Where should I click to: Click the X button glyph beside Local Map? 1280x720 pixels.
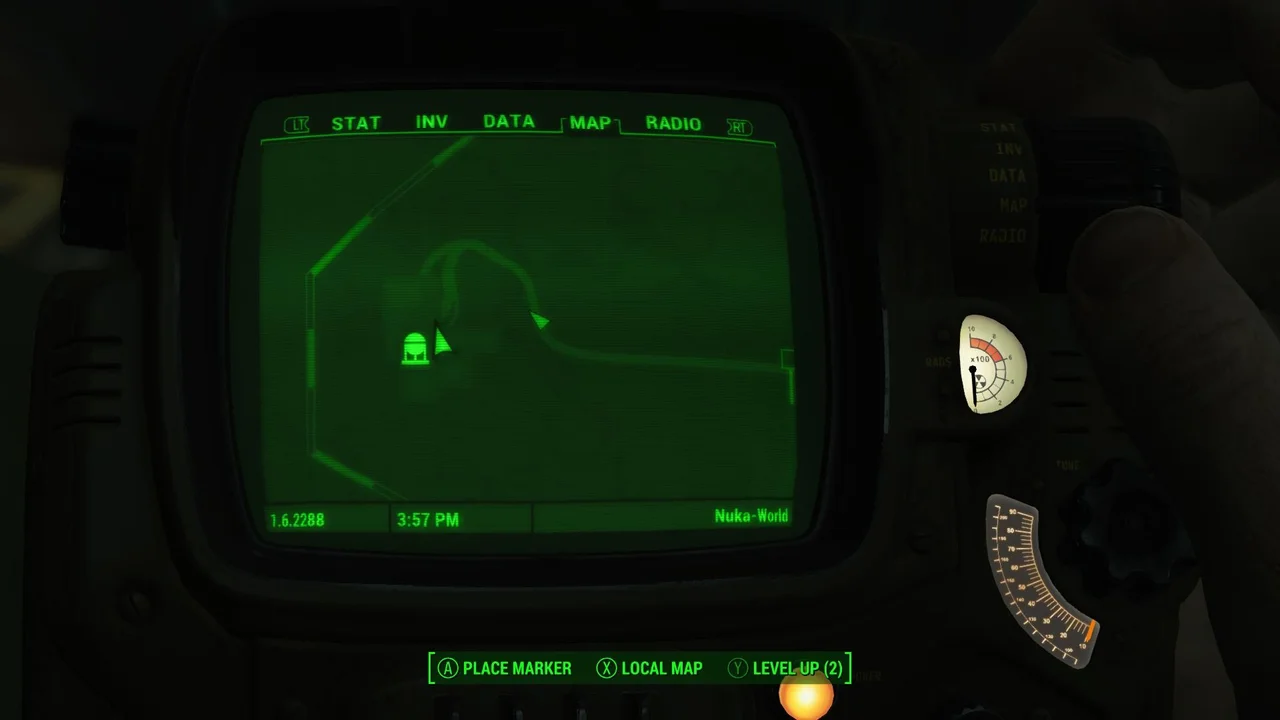[x=607, y=668]
